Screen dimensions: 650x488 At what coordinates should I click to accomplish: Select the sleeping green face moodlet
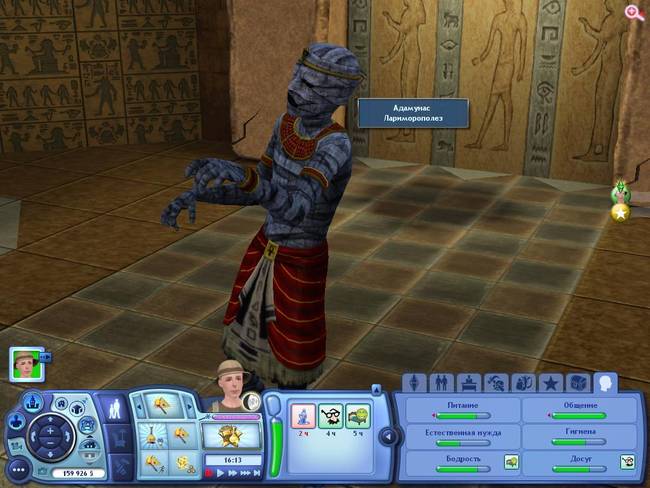[357, 415]
